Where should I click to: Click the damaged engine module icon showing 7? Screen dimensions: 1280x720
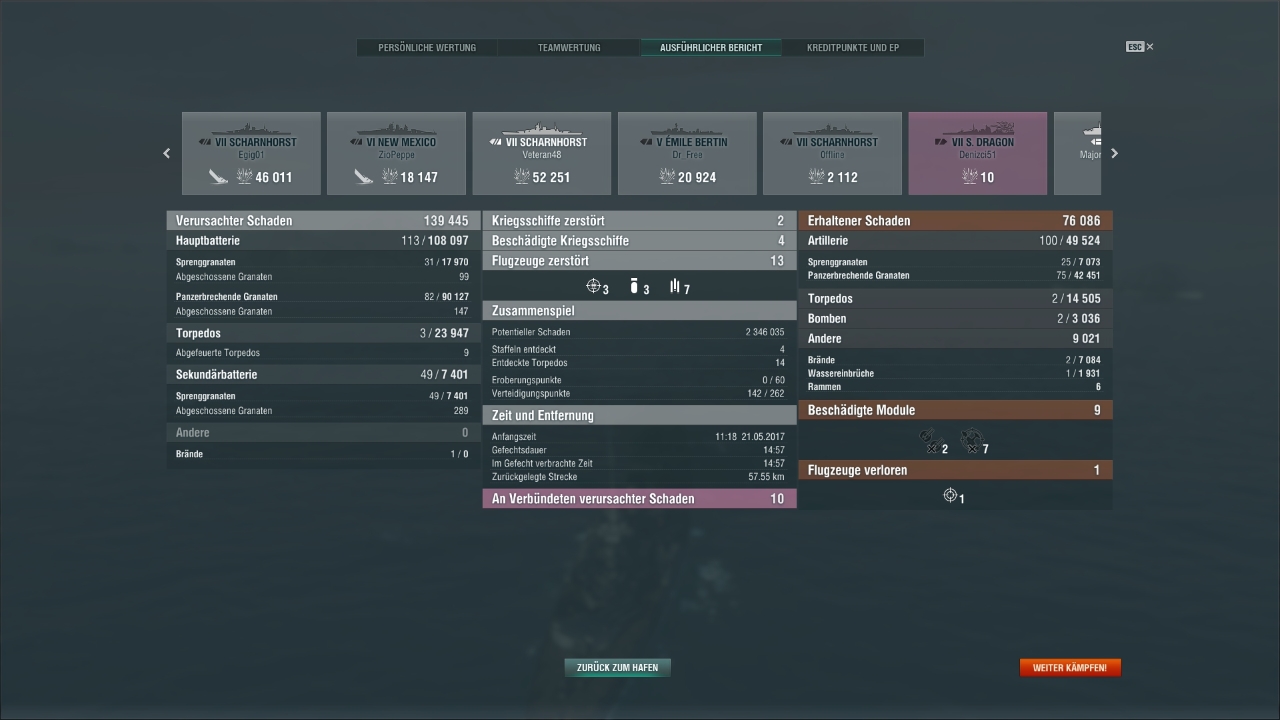pyautogui.click(x=970, y=440)
